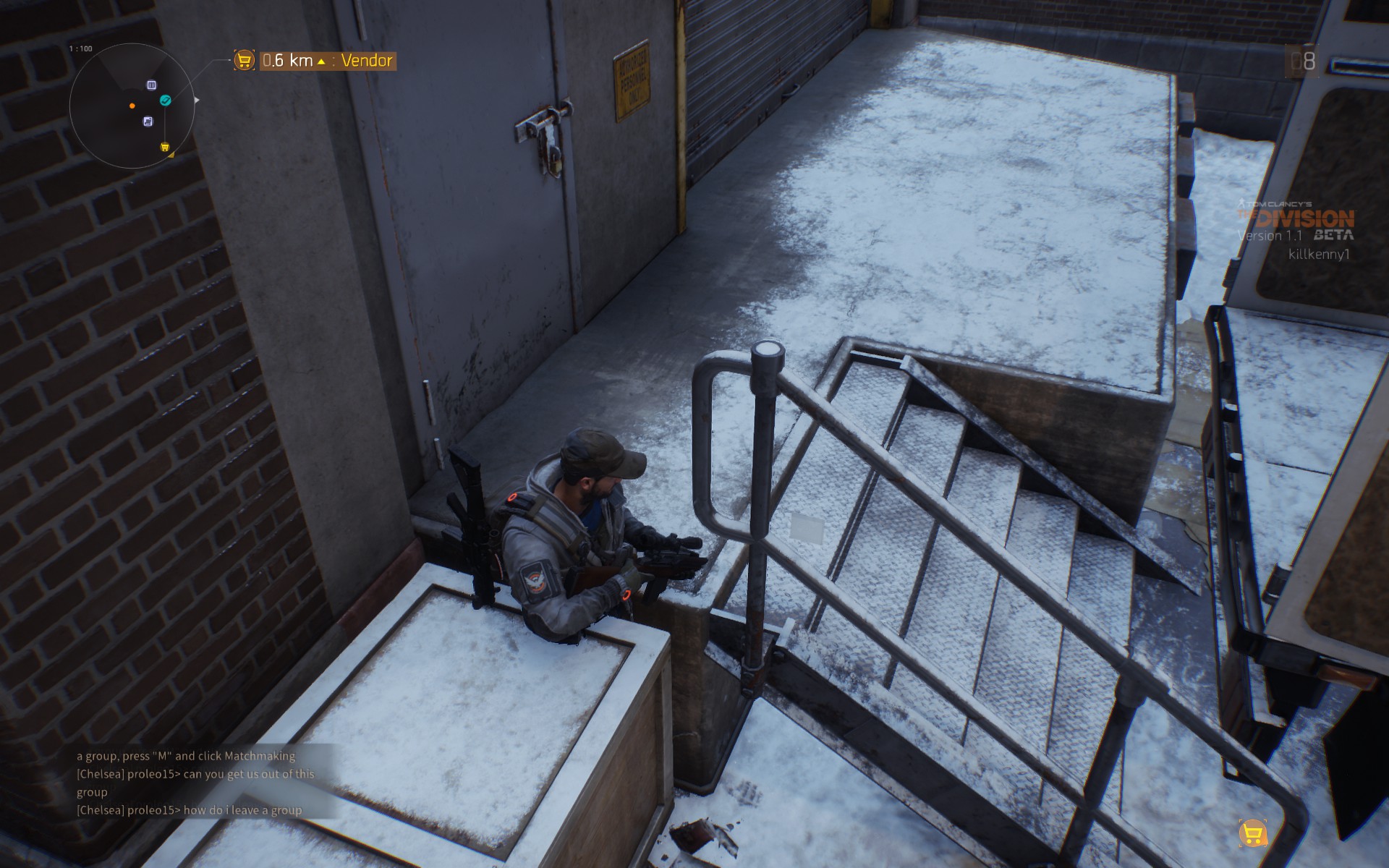Click the teal phone marker on minimap
Viewport: 1389px width, 868px height.
click(x=166, y=101)
